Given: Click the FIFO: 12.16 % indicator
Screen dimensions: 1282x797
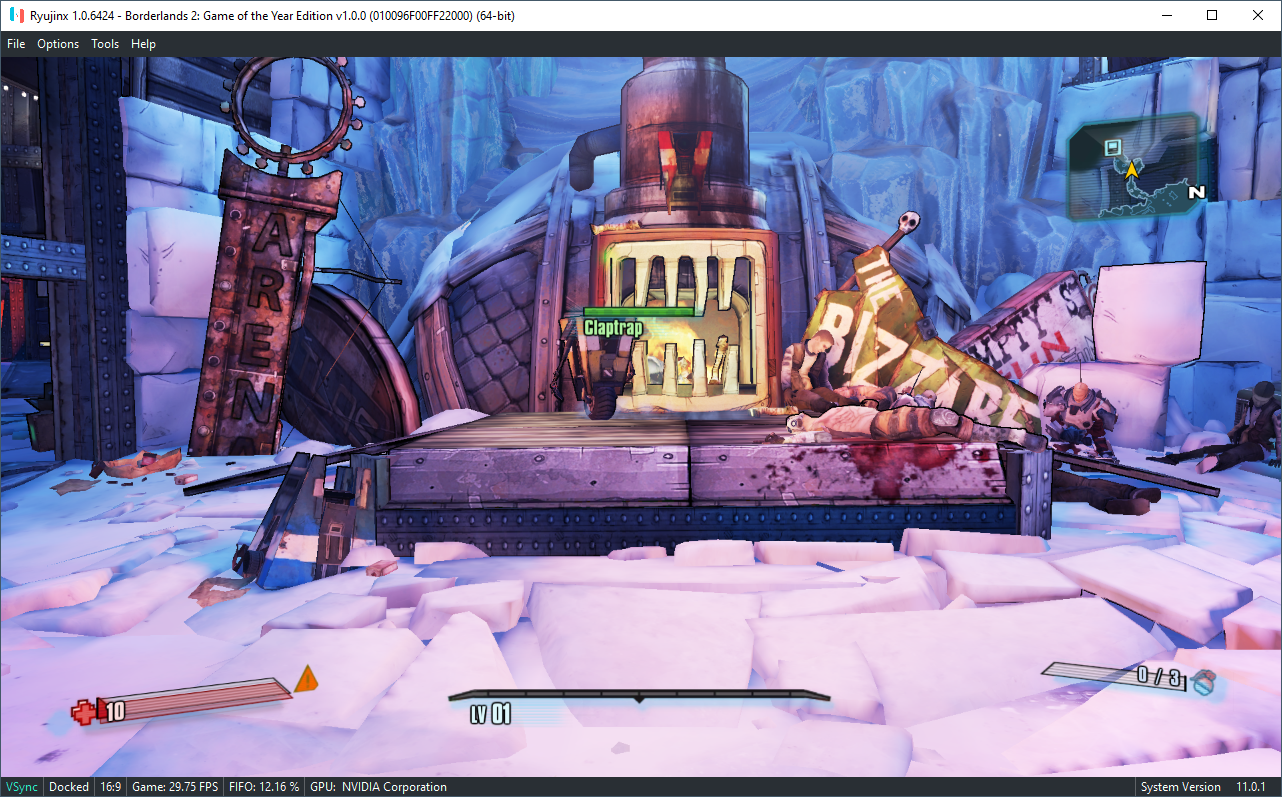Looking at the screenshot, I should pyautogui.click(x=264, y=786).
